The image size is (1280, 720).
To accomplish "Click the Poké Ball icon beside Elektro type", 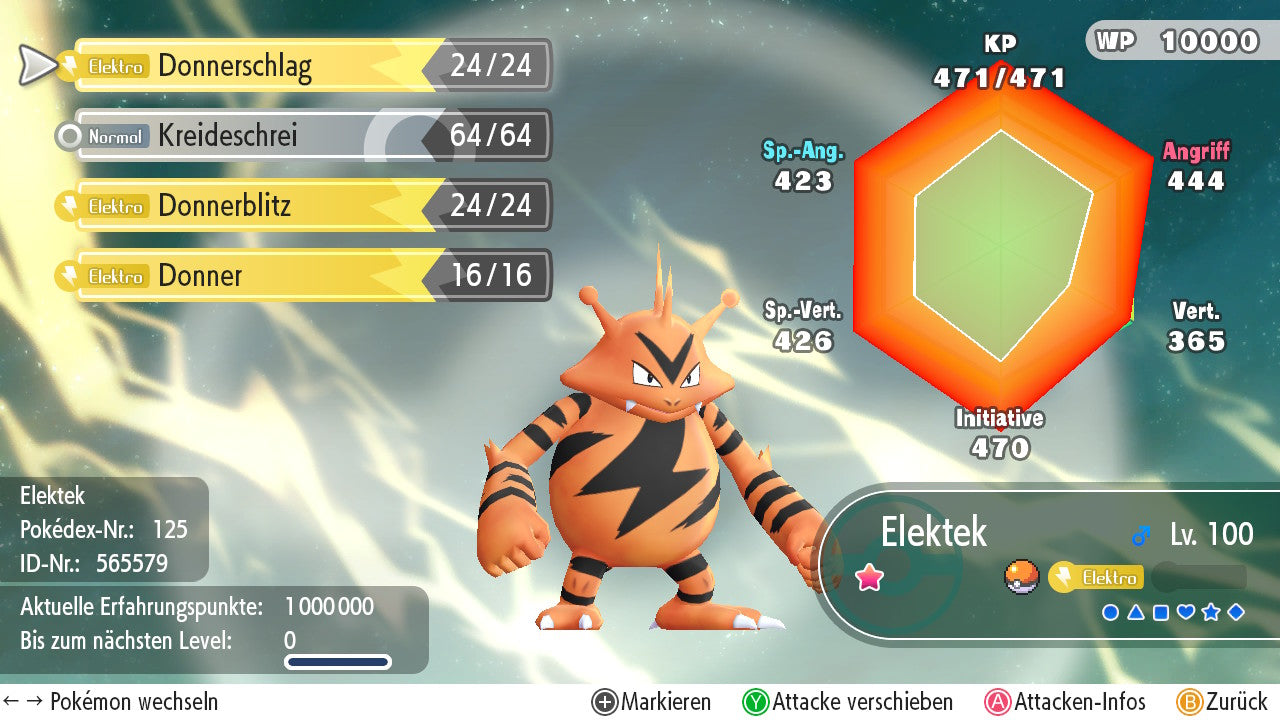I will (x=1020, y=577).
